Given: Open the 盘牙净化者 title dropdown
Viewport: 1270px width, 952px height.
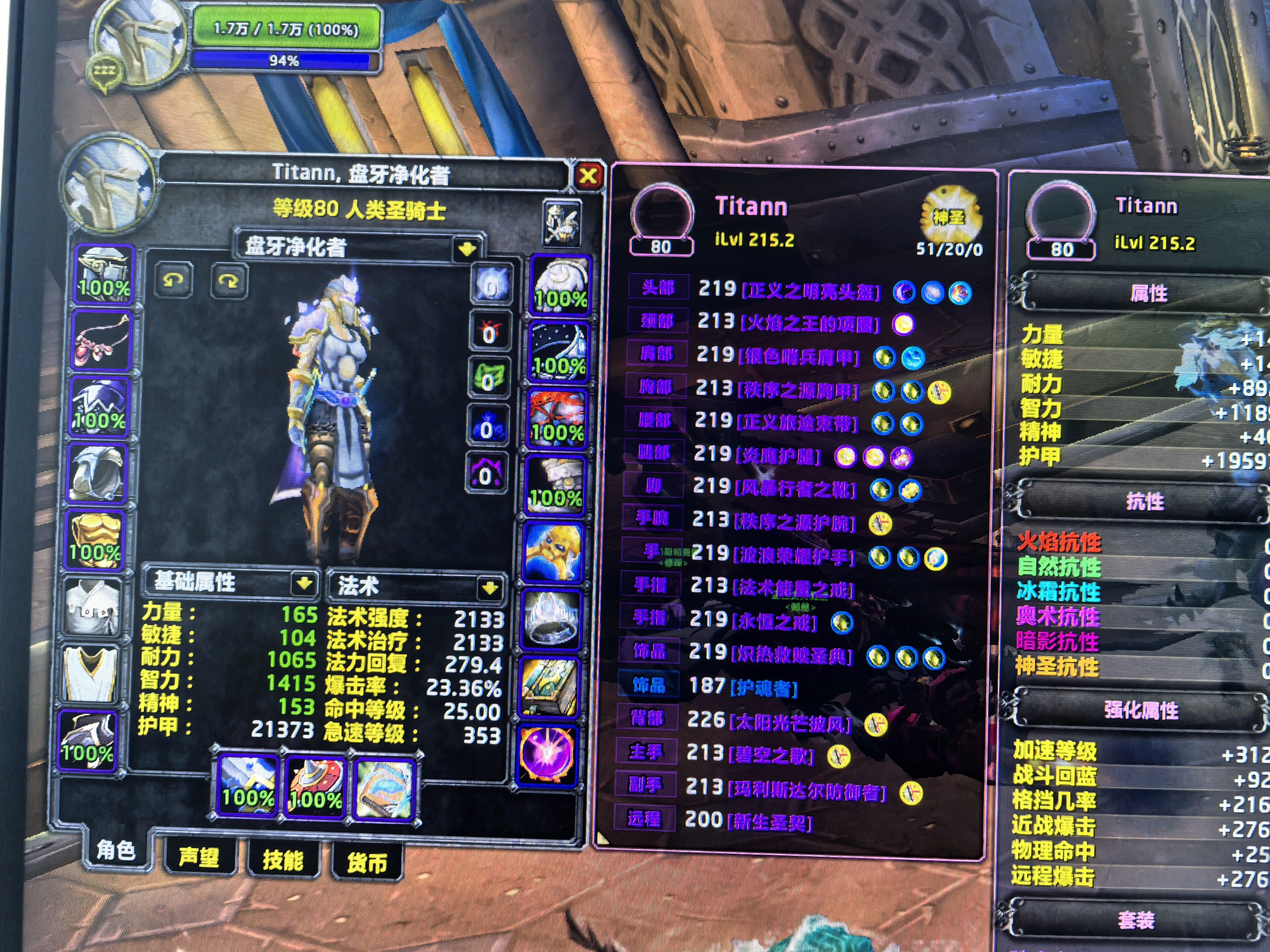Looking at the screenshot, I should [x=467, y=249].
